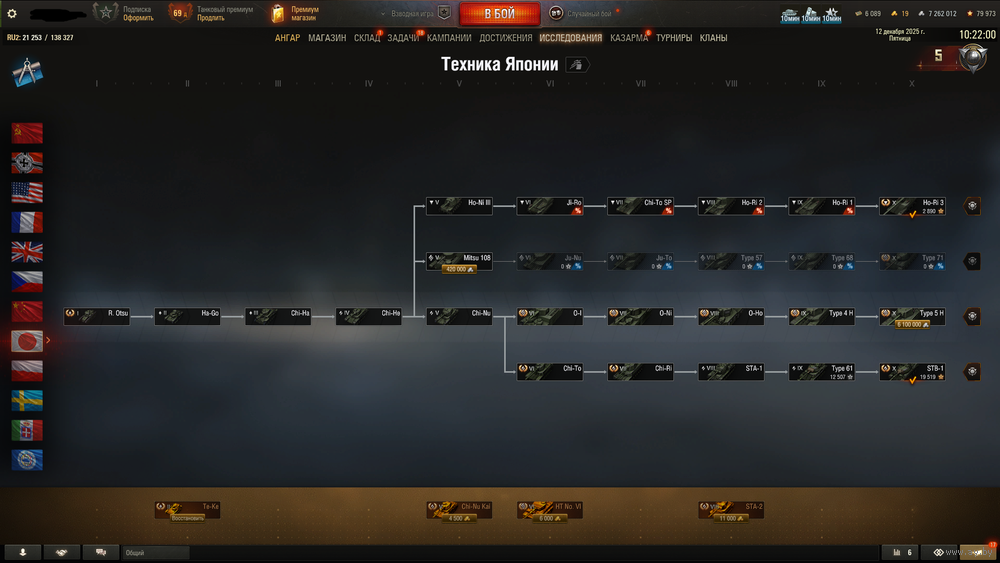Open the КАЗАРМА tab

(629, 38)
